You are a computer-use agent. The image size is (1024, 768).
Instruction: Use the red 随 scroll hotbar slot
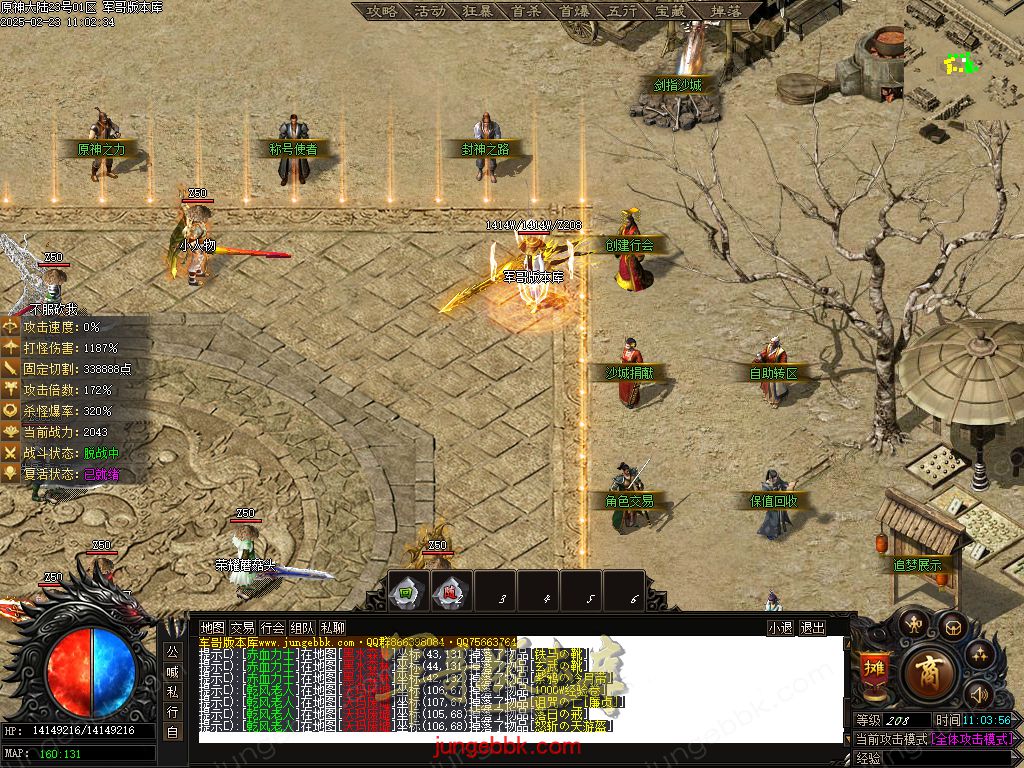tap(451, 591)
